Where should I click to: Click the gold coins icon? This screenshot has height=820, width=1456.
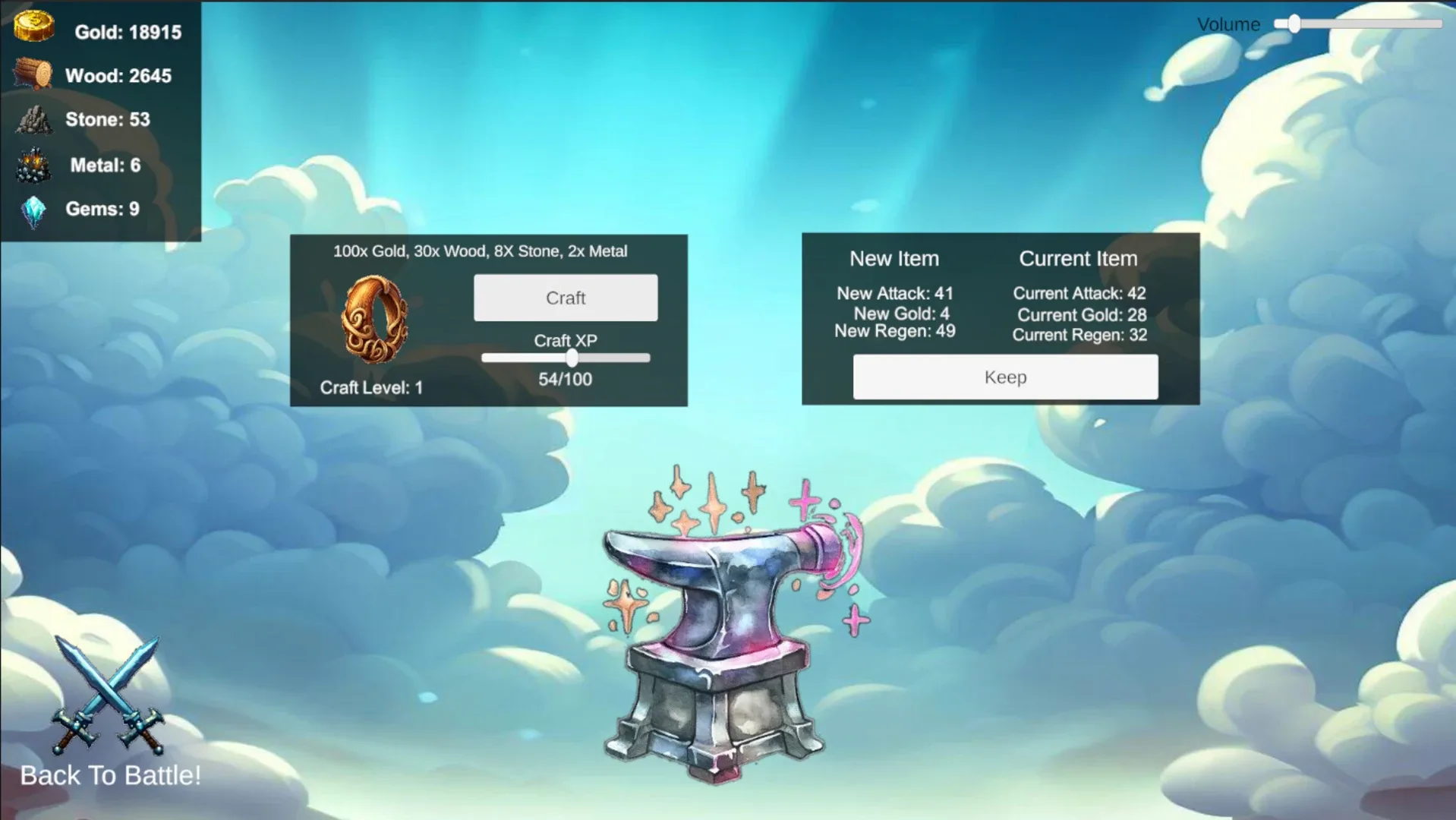(x=33, y=26)
